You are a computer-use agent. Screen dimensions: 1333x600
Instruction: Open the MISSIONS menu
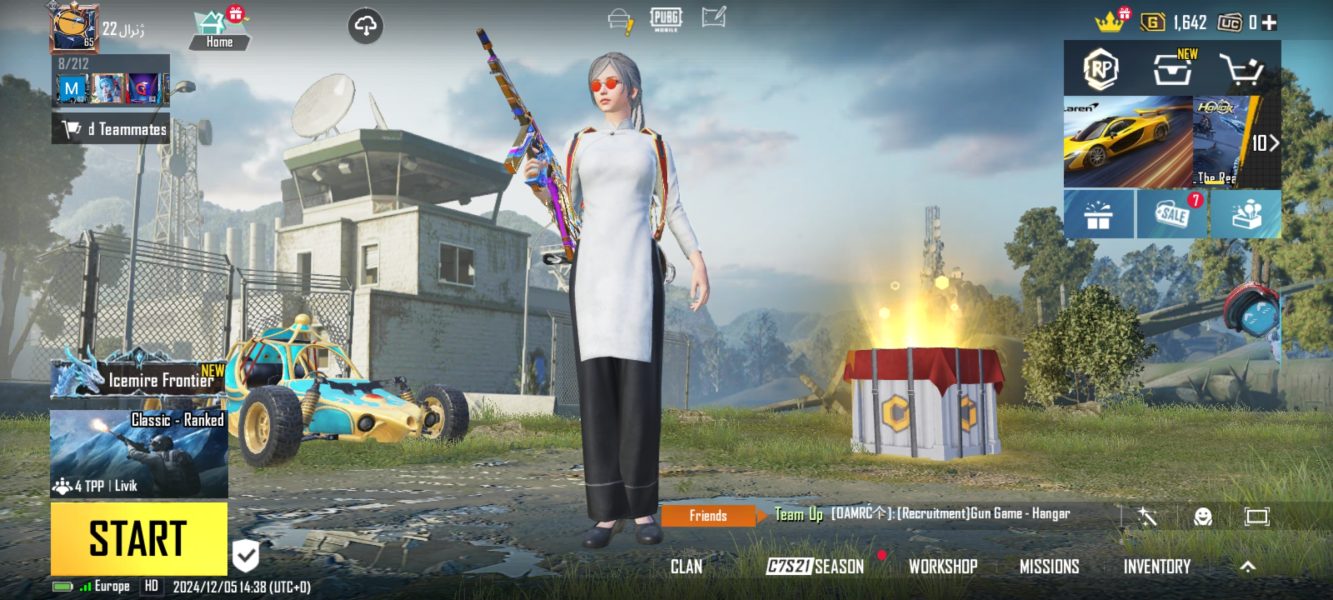click(x=1049, y=567)
